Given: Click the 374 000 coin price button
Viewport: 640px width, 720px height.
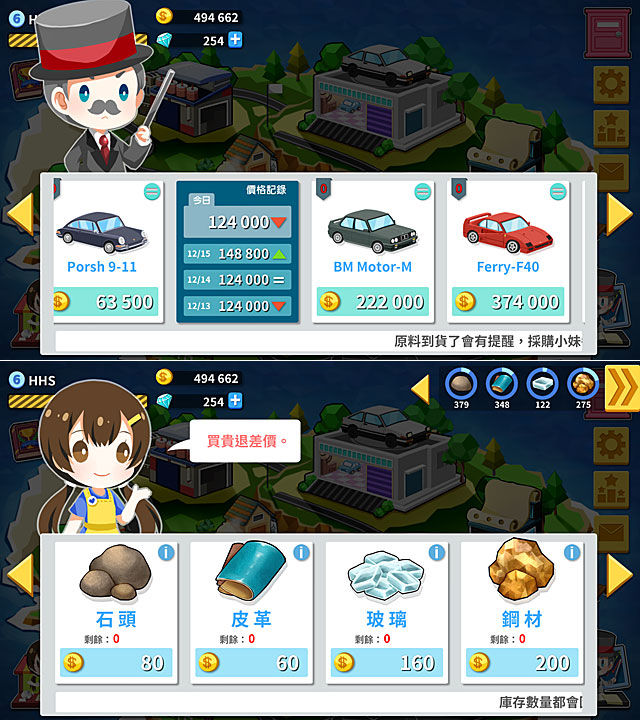Looking at the screenshot, I should click(508, 302).
